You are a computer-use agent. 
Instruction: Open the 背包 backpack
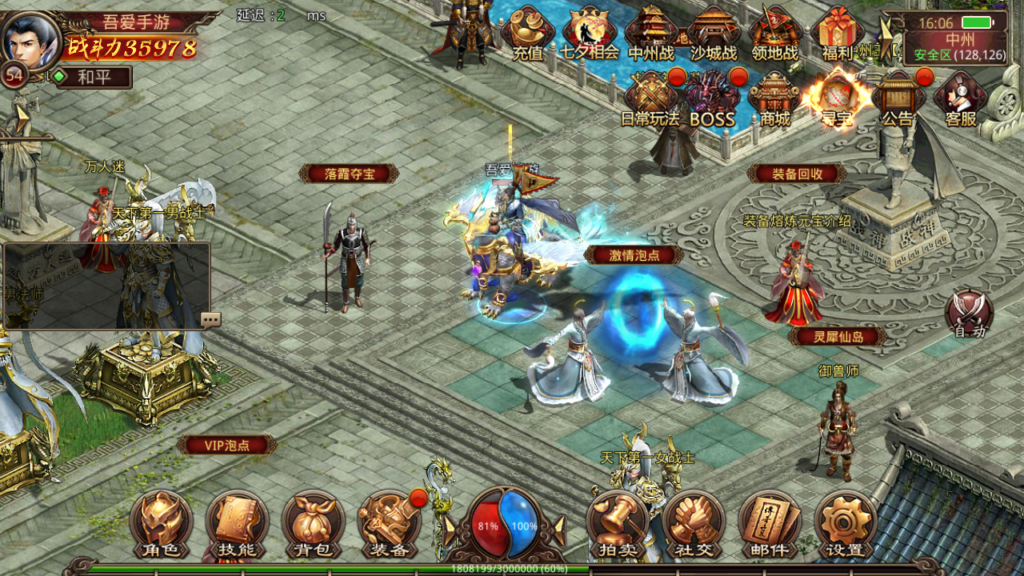click(313, 524)
